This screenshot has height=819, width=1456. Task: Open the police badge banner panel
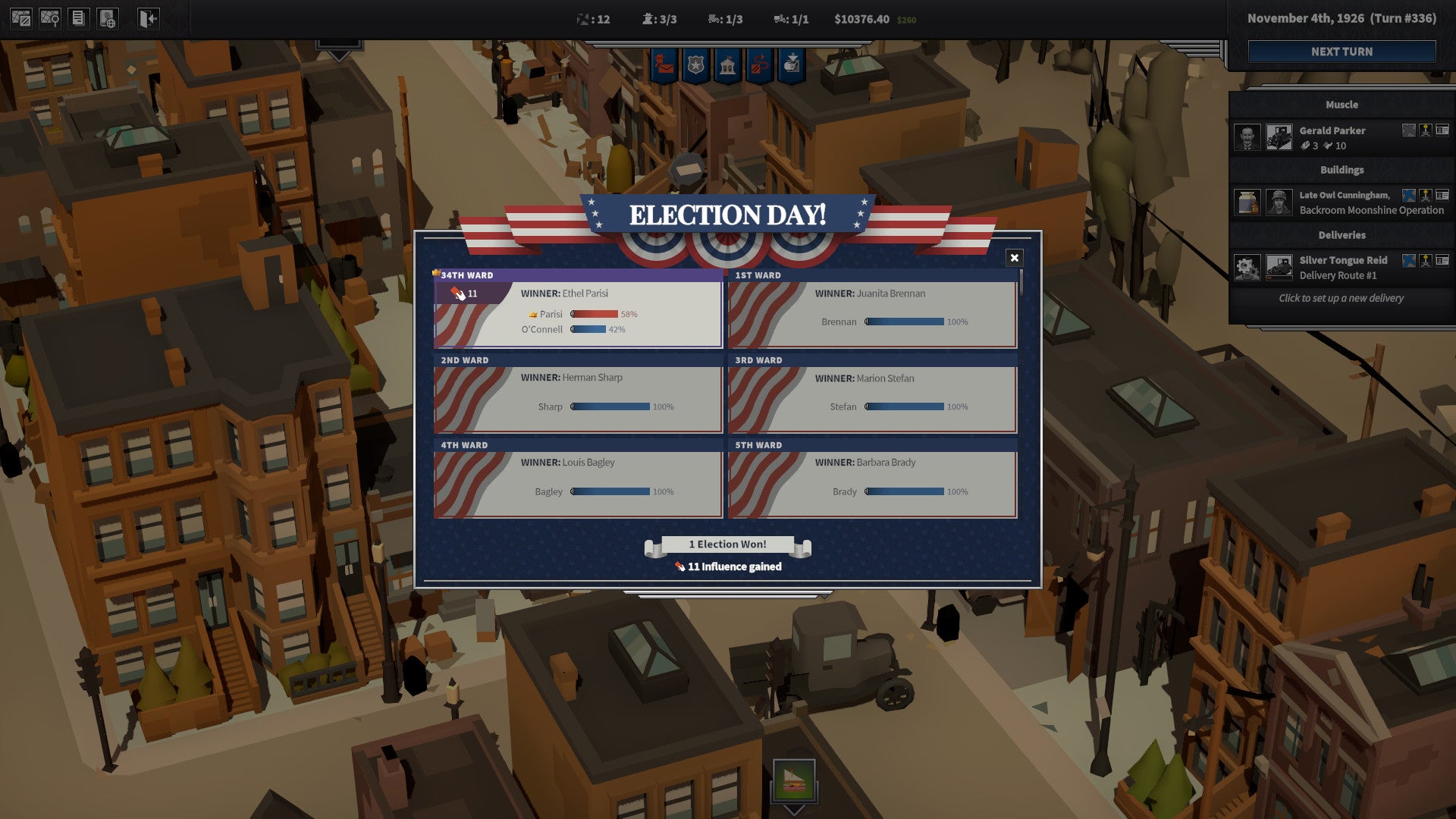click(x=695, y=64)
